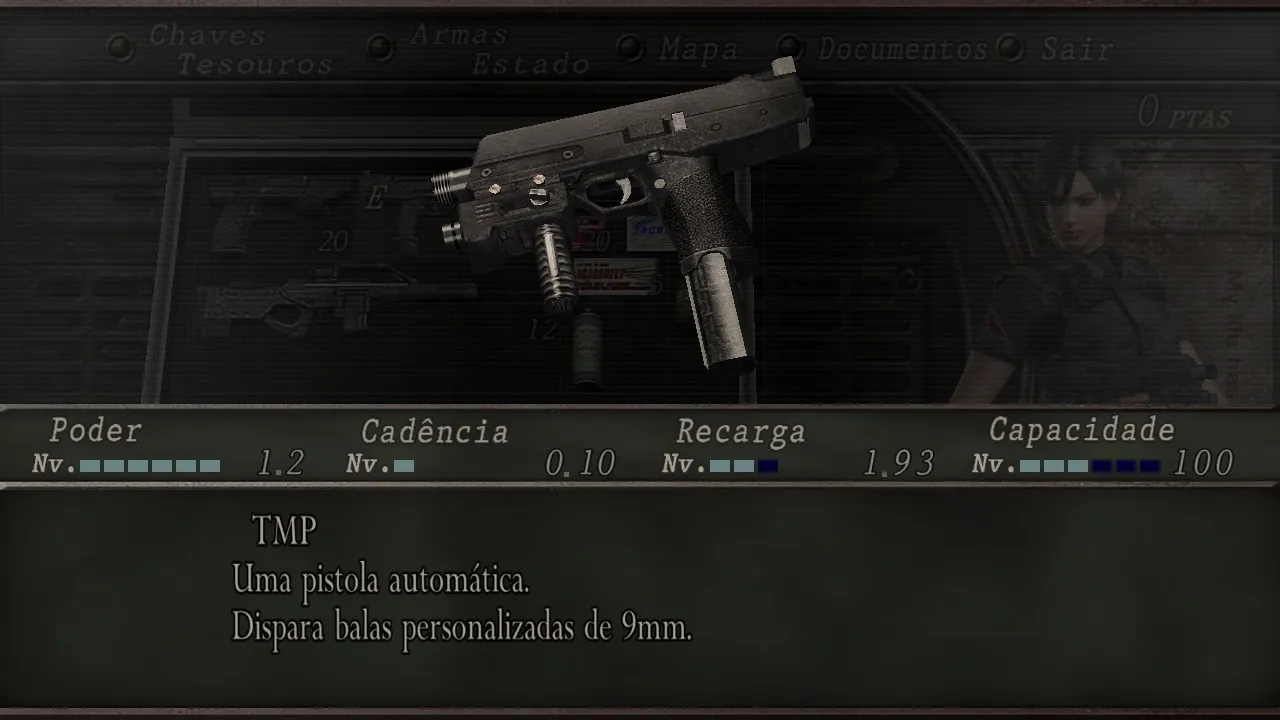Select Sair to exit the menu
The image size is (1280, 720).
pyautogui.click(x=1076, y=48)
